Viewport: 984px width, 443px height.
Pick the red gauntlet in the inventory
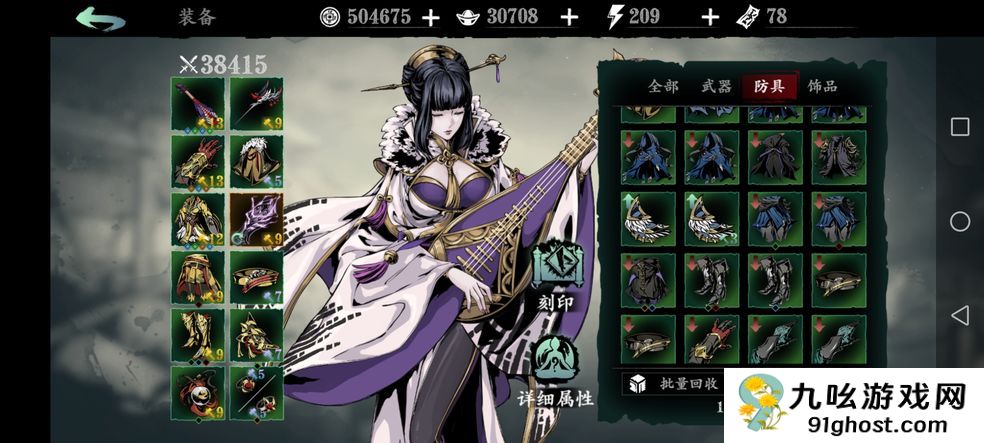[x=712, y=338]
